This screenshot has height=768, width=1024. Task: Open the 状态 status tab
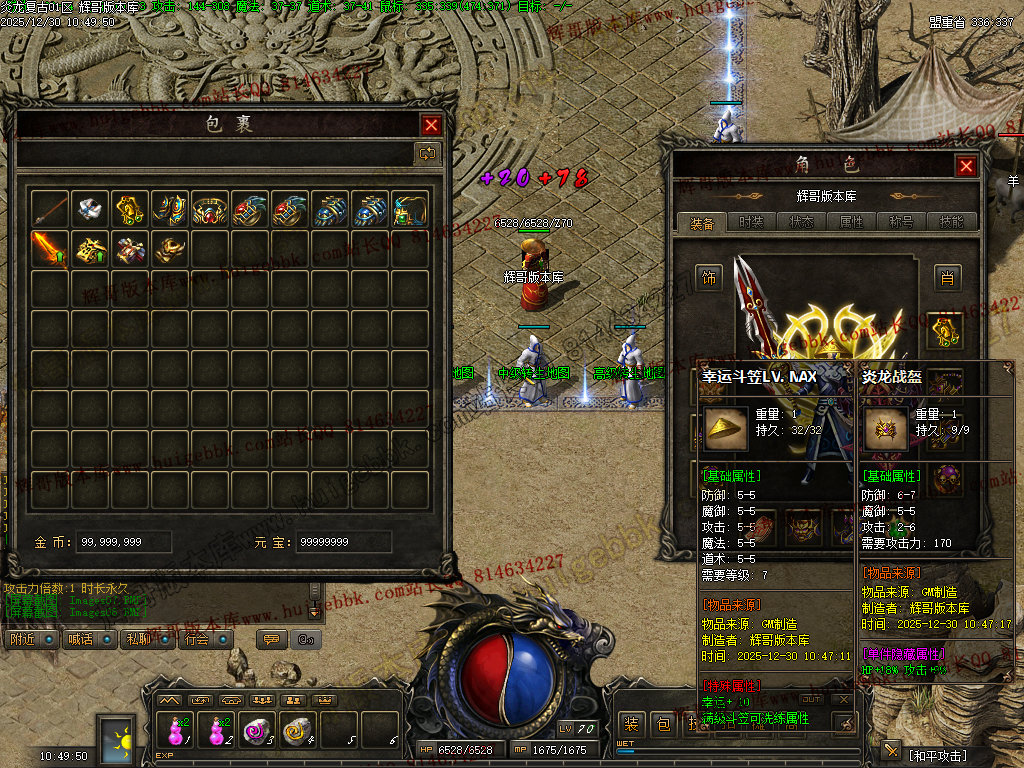pyautogui.click(x=801, y=222)
